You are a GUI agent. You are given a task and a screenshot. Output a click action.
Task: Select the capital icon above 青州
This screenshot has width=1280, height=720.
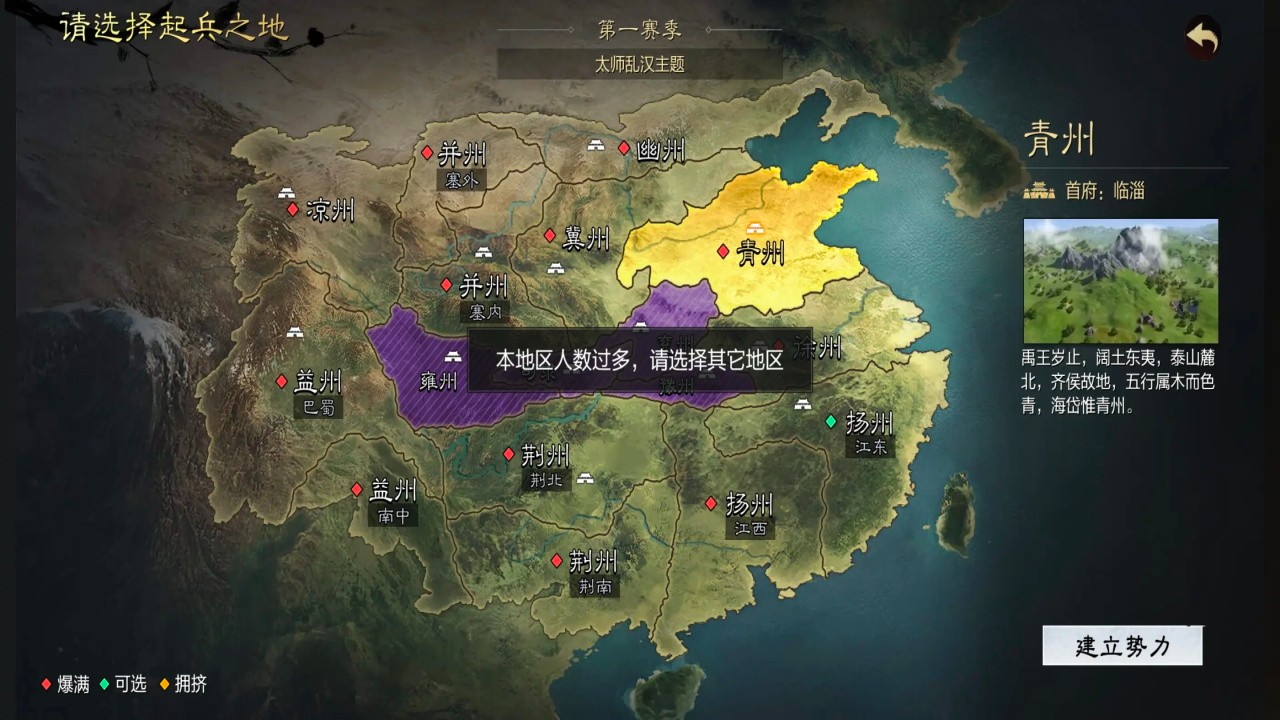[753, 227]
